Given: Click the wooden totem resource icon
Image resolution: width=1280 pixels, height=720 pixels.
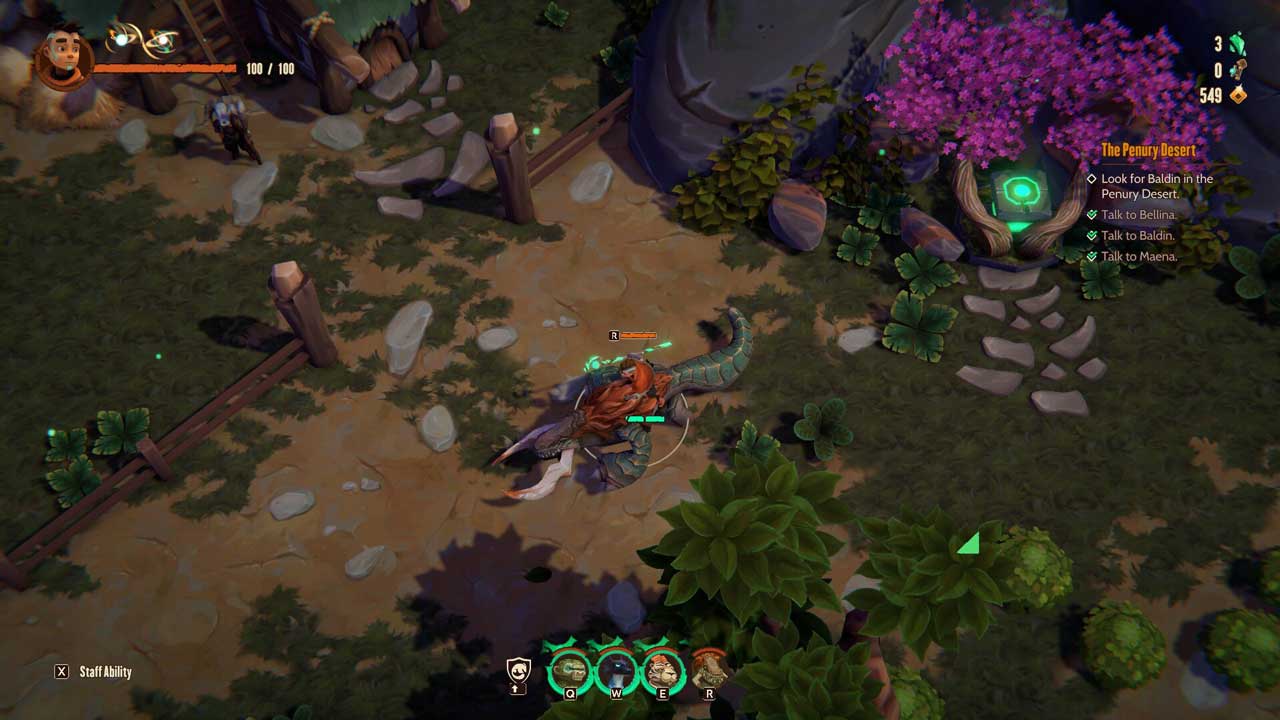Looking at the screenshot, I should click(x=1238, y=70).
